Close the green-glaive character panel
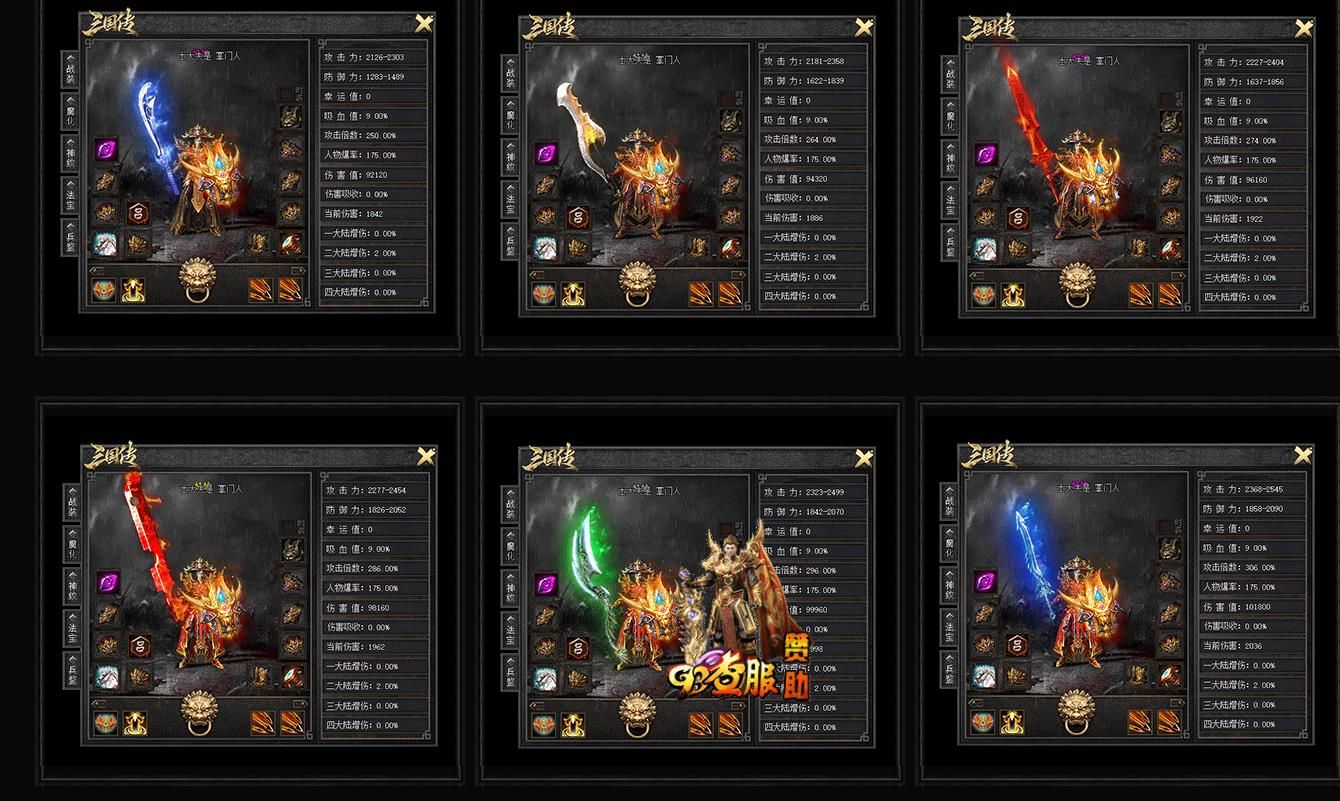The width and height of the screenshot is (1340, 801). tap(864, 459)
